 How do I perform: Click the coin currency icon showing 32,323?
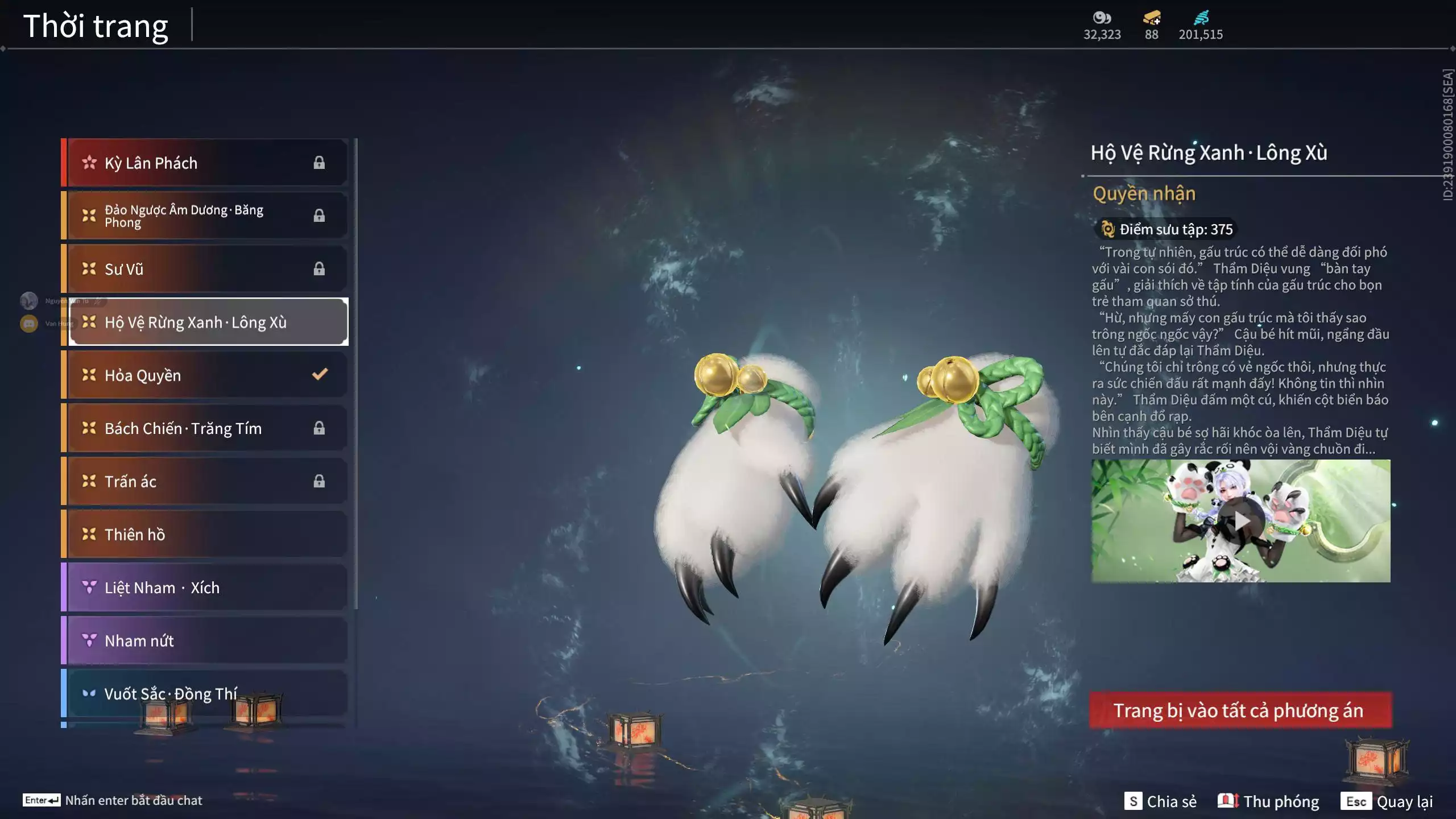(x=1102, y=18)
